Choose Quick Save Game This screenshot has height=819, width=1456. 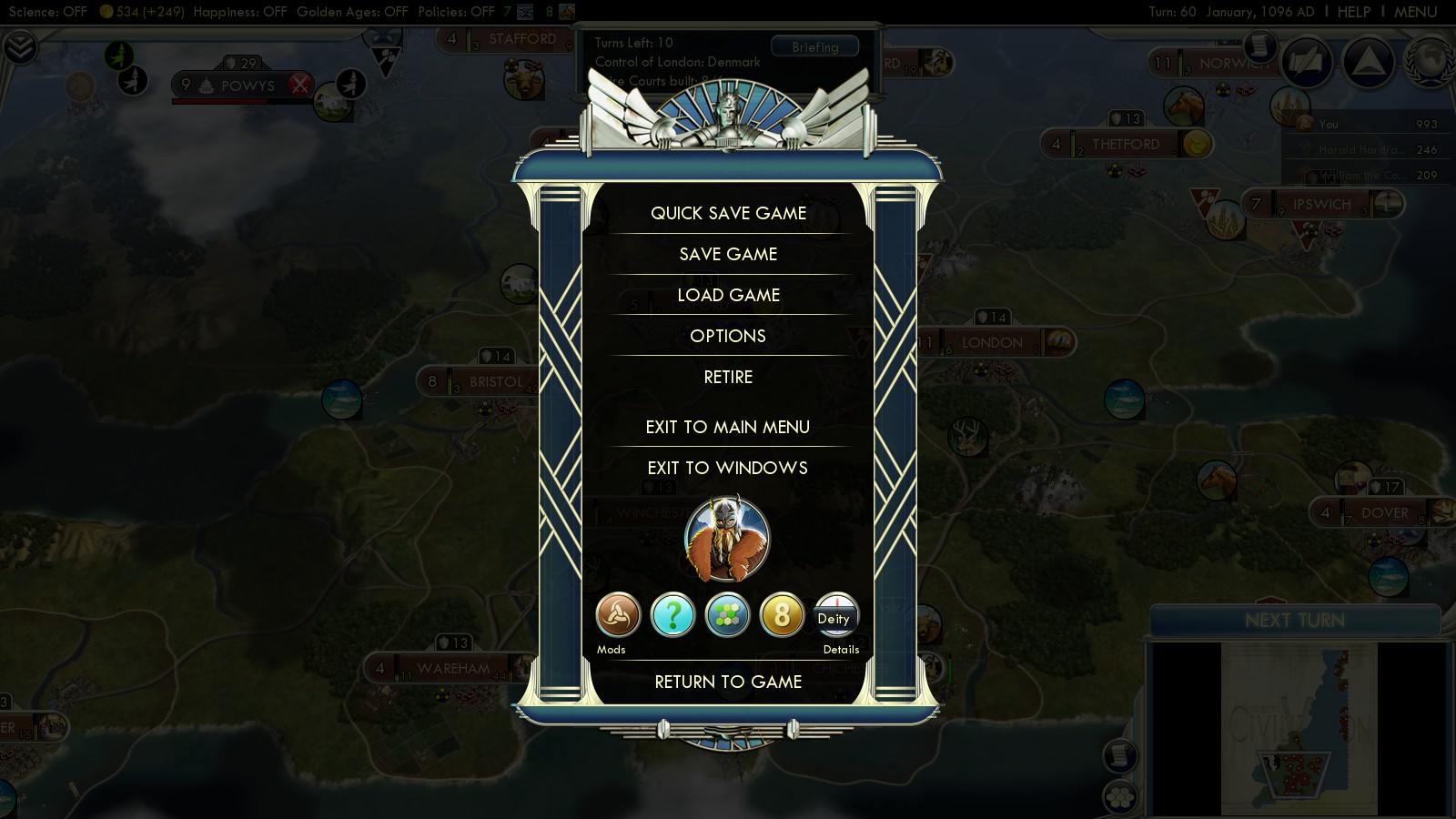coord(728,213)
